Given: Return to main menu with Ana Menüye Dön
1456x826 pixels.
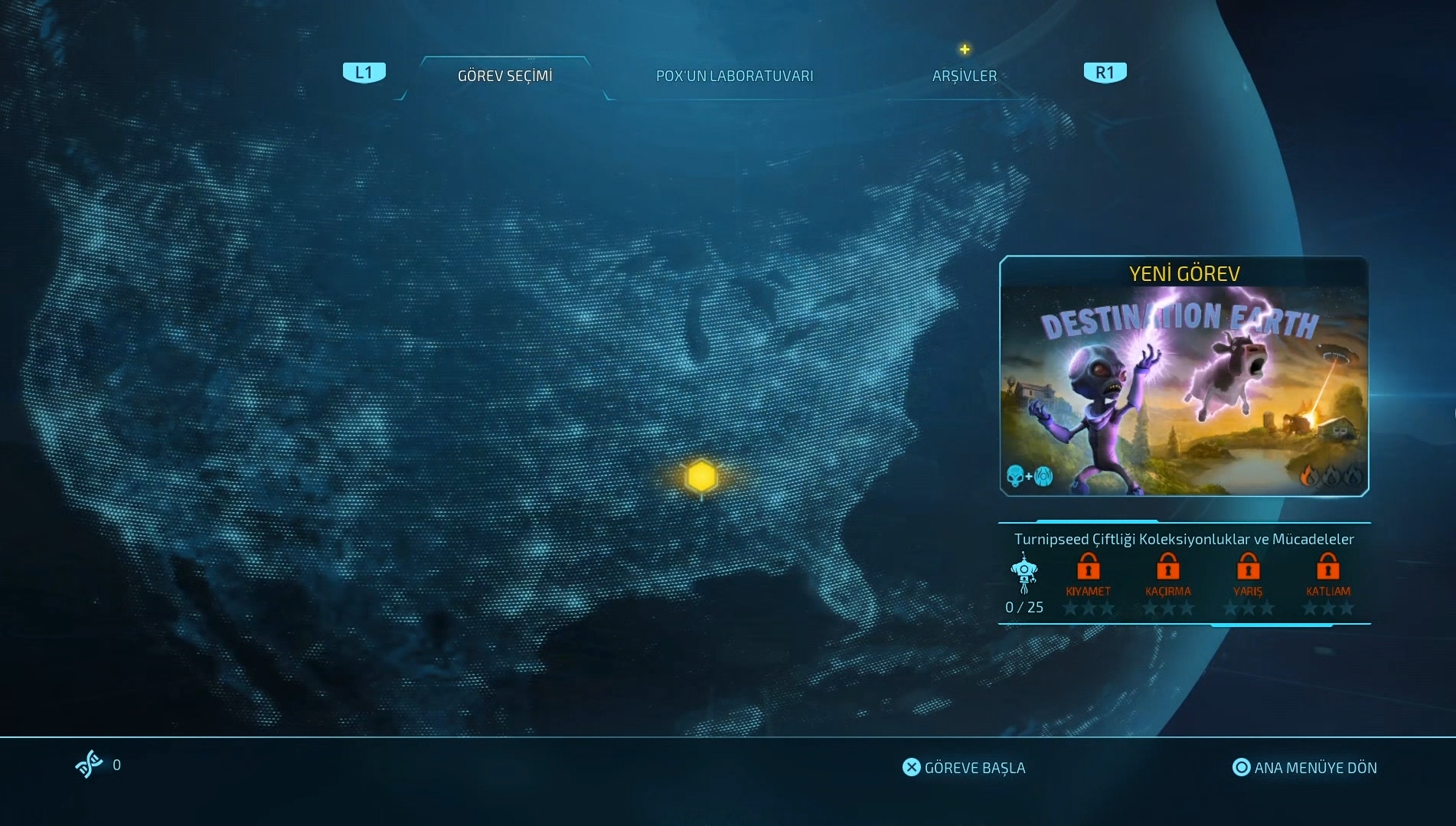Looking at the screenshot, I should [1304, 767].
